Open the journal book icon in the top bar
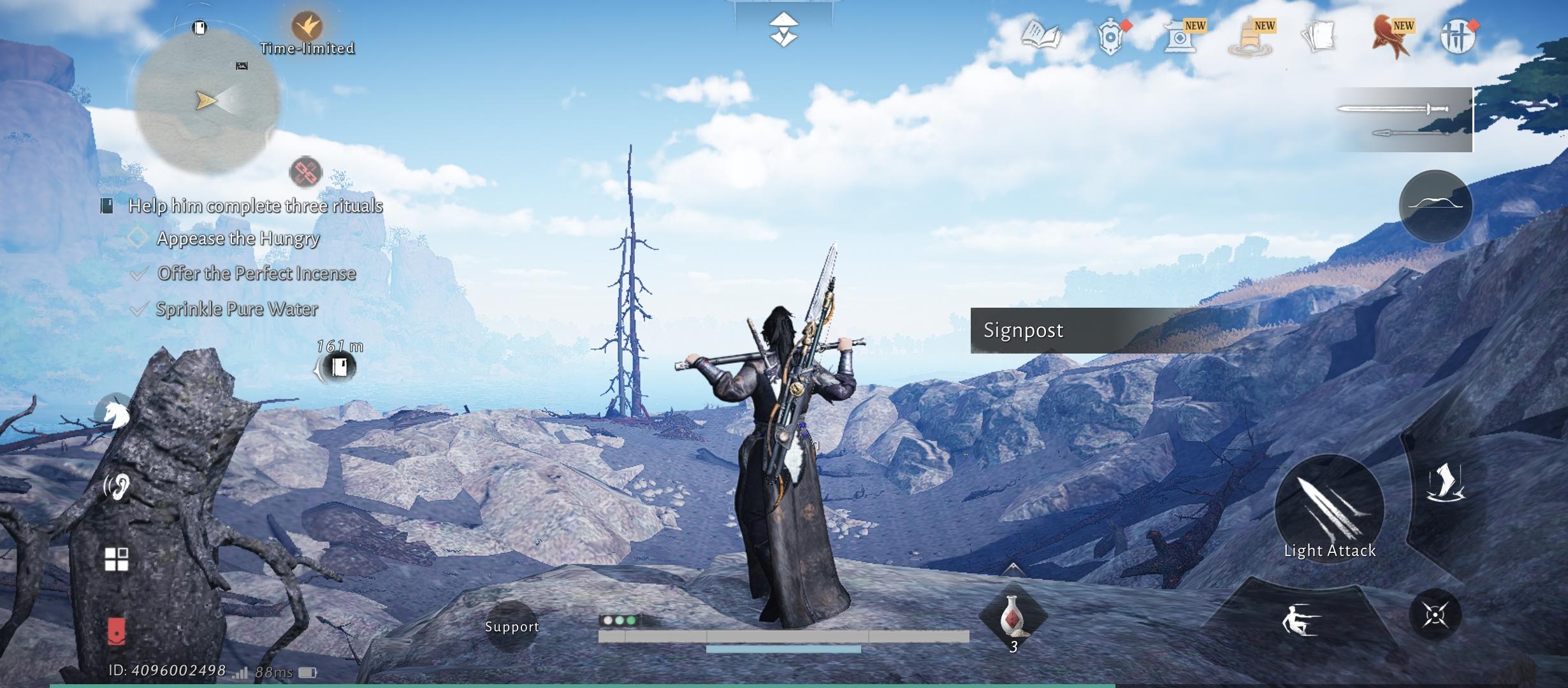Viewport: 1568px width, 688px height. pyautogui.click(x=1041, y=36)
